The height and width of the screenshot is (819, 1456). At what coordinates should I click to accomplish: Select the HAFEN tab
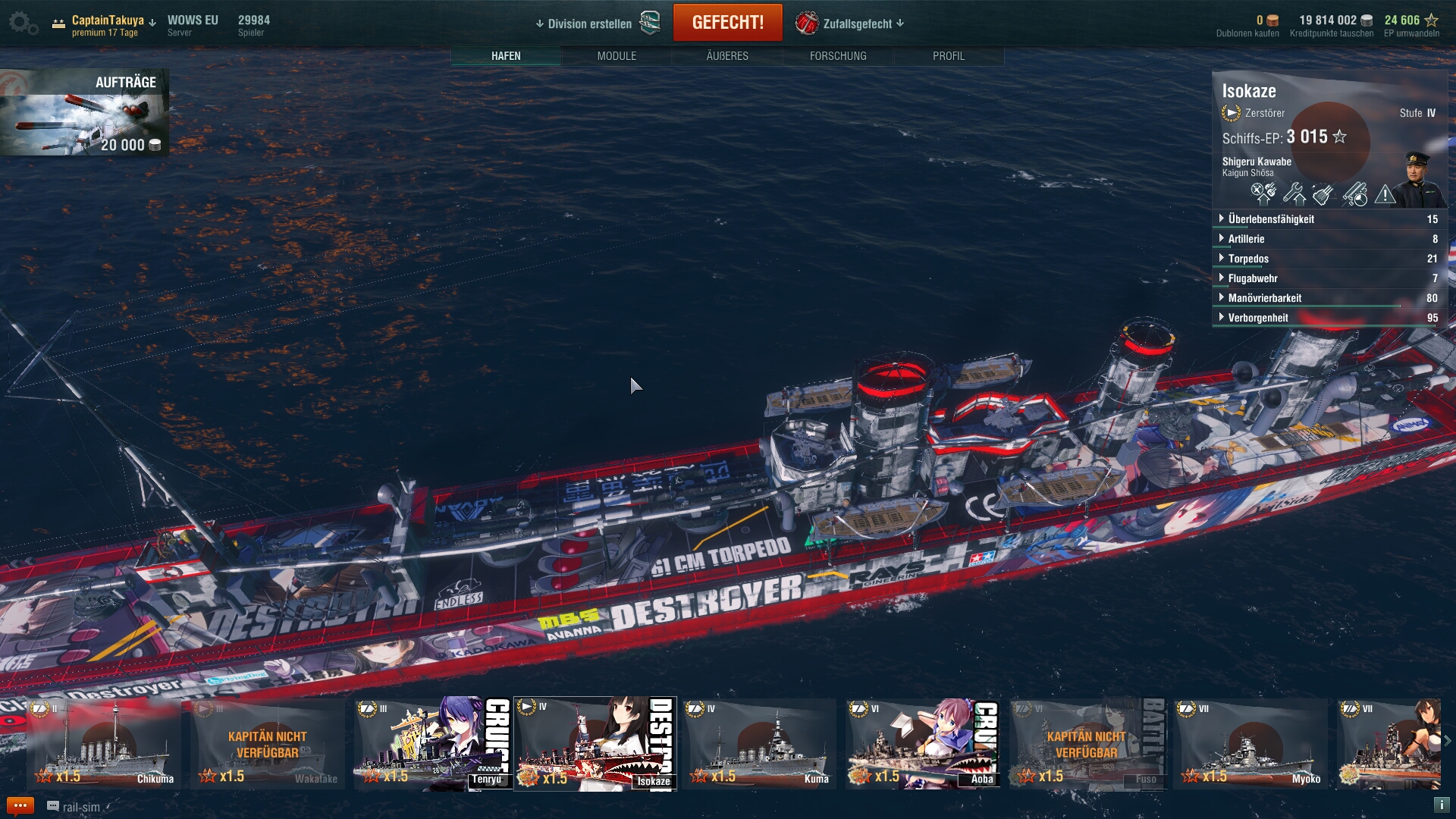(506, 56)
